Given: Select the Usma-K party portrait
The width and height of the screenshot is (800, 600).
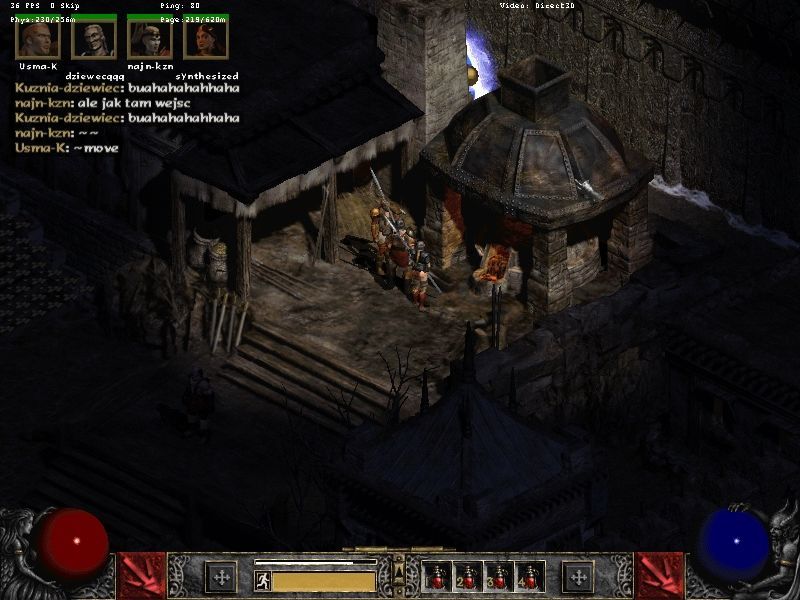Looking at the screenshot, I should pyautogui.click(x=38, y=39).
